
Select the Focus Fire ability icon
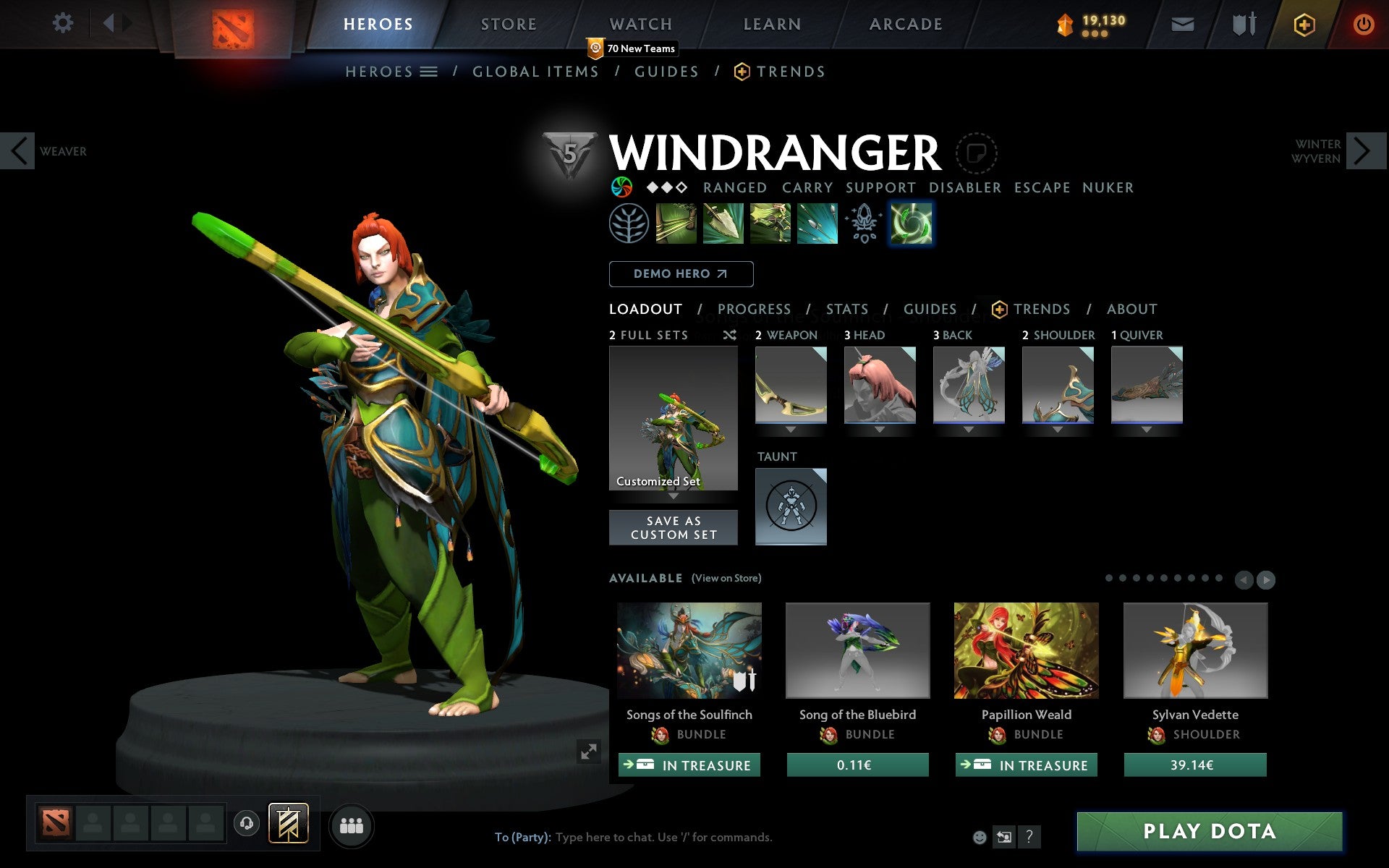[x=817, y=224]
